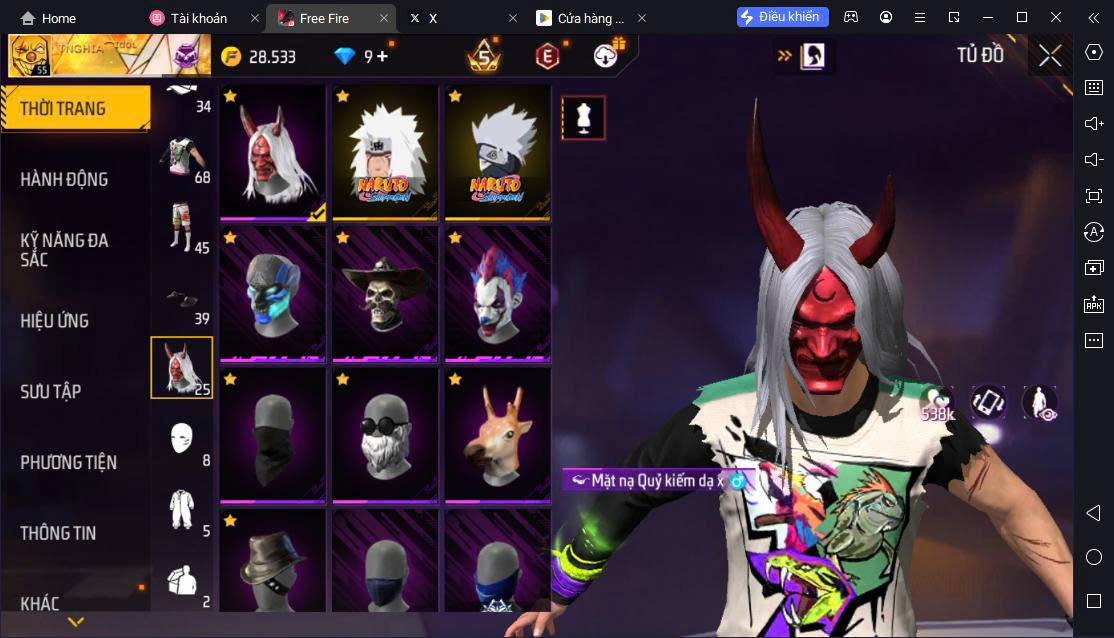Screen dimensions: 1114x638
Task: Switch to the HÀNH ĐỘNG category
Action: [x=64, y=179]
